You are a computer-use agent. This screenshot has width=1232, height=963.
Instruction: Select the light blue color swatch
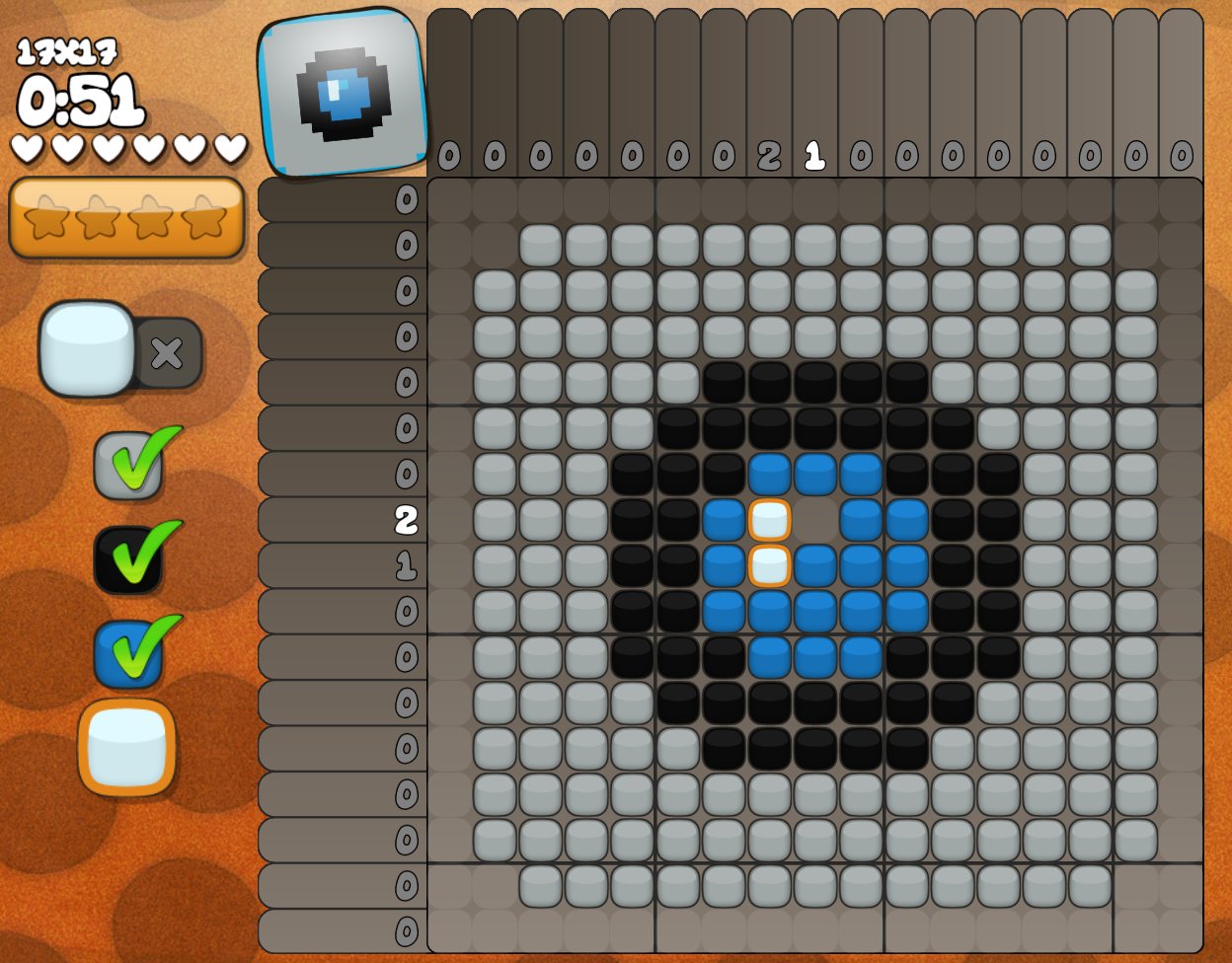[126, 747]
